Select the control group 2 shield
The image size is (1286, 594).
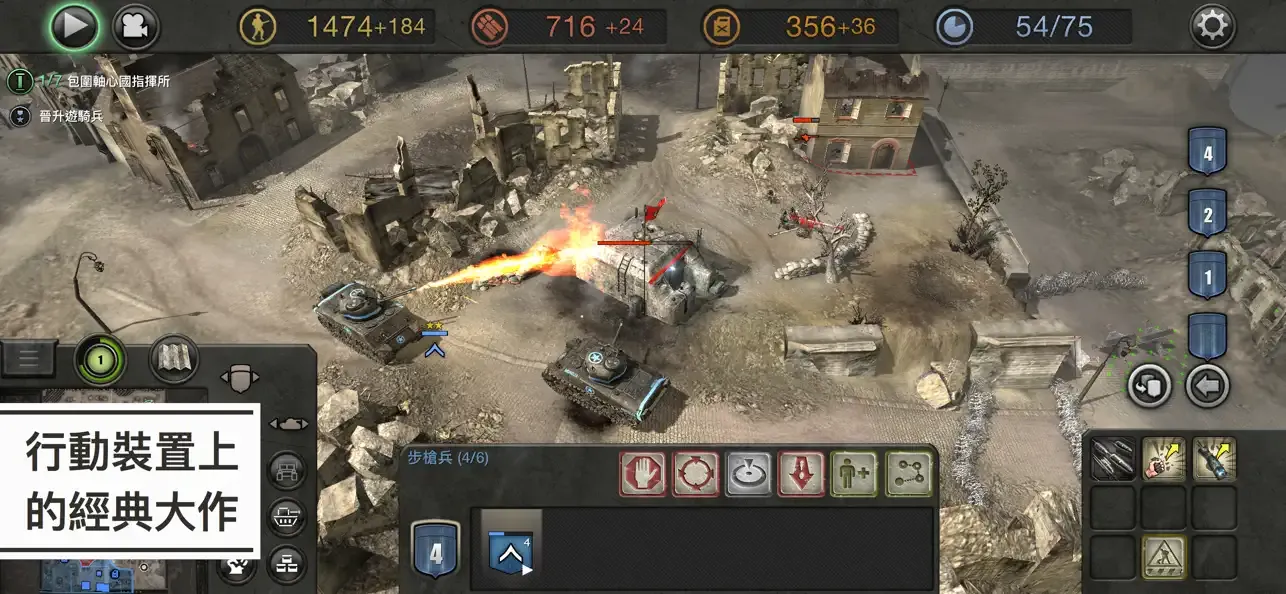1207,214
